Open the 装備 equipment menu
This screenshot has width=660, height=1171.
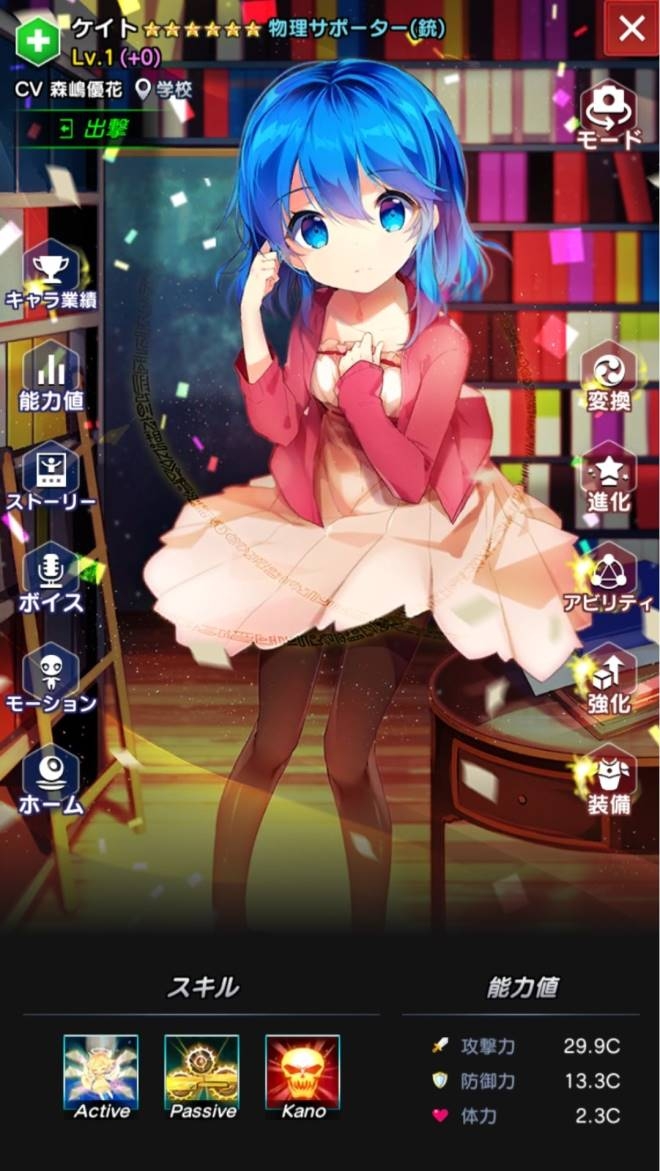point(609,781)
